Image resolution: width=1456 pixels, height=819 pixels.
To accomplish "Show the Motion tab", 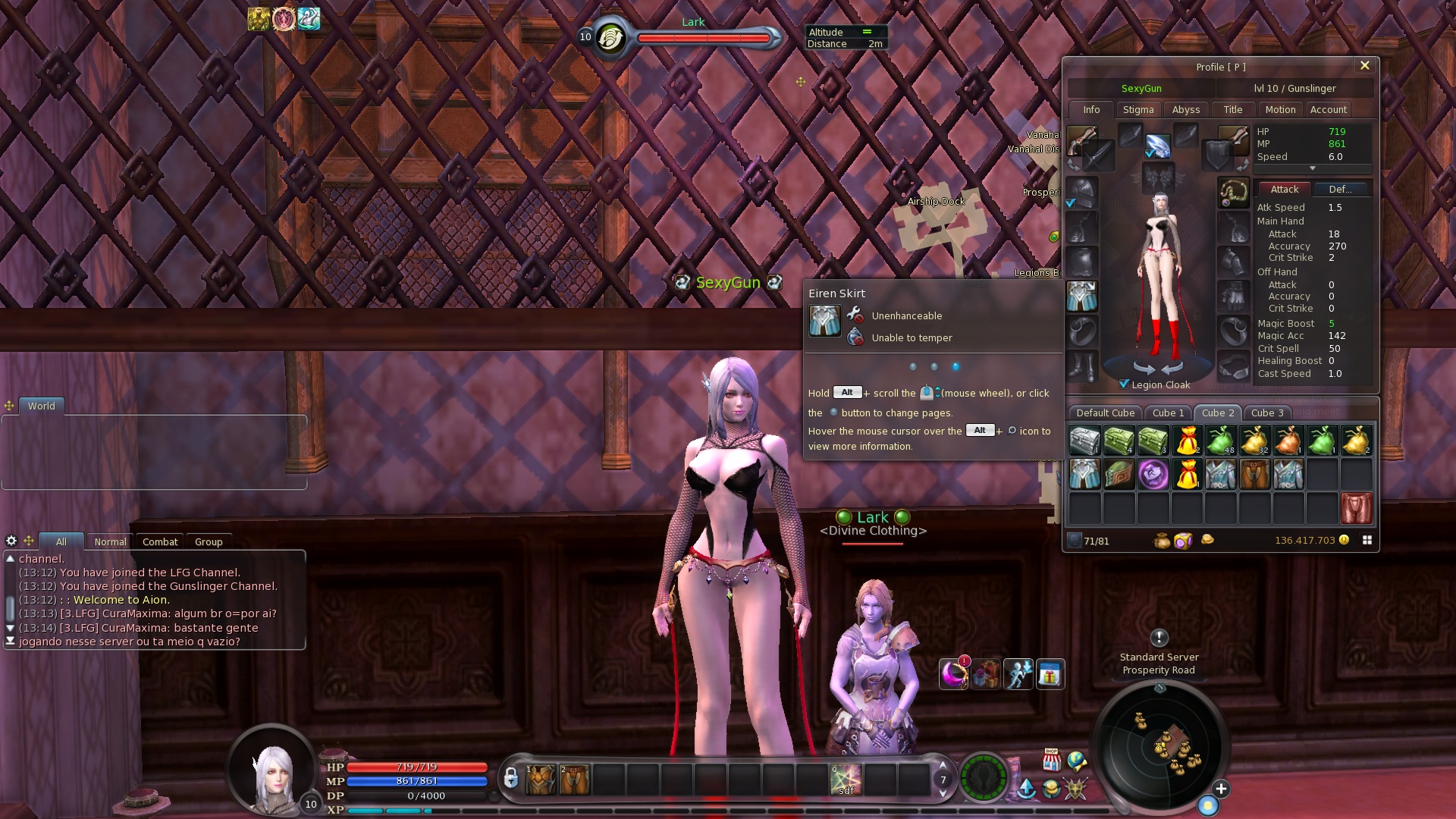I will point(1280,110).
